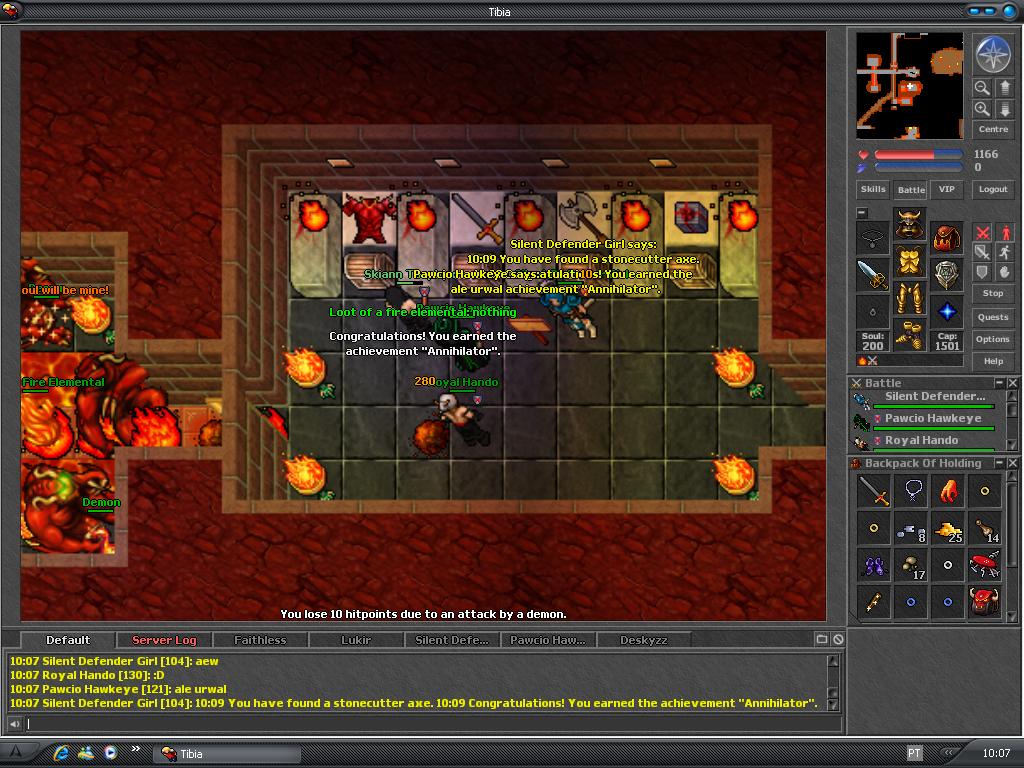The height and width of the screenshot is (768, 1024).
Task: Select the horned helmet equipment slot
Action: point(909,224)
